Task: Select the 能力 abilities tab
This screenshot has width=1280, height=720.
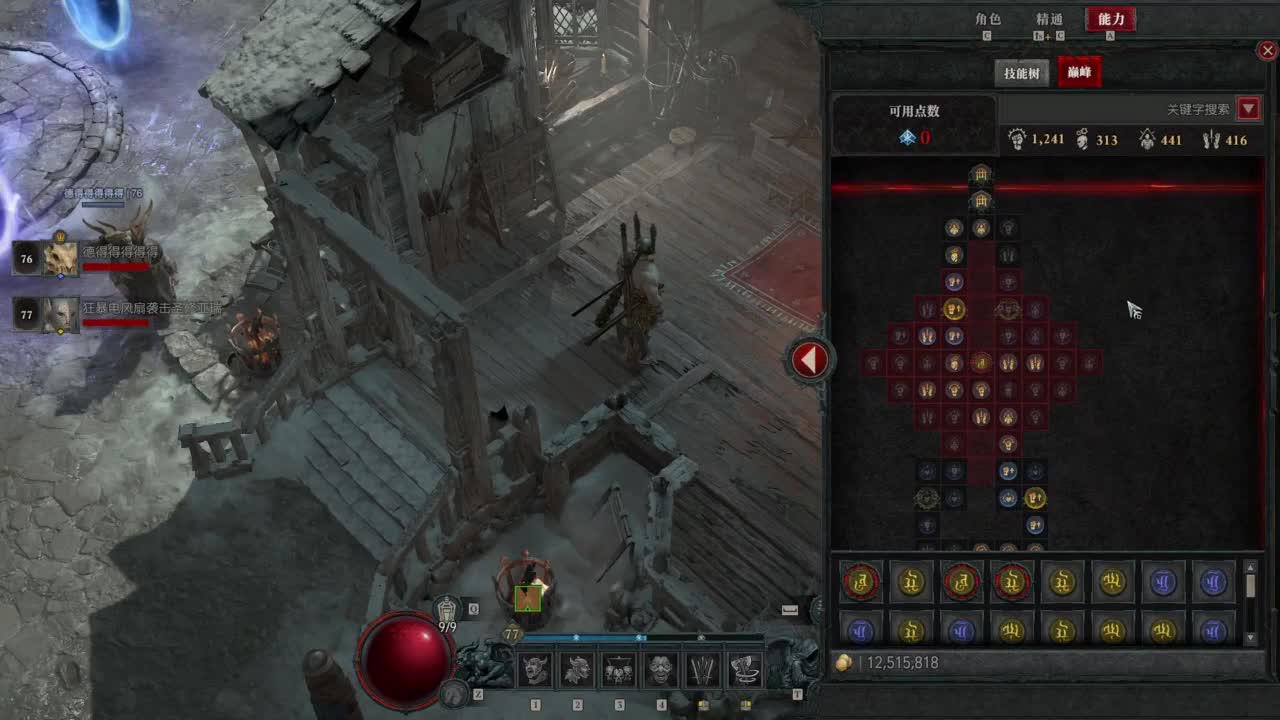Action: pyautogui.click(x=1111, y=19)
